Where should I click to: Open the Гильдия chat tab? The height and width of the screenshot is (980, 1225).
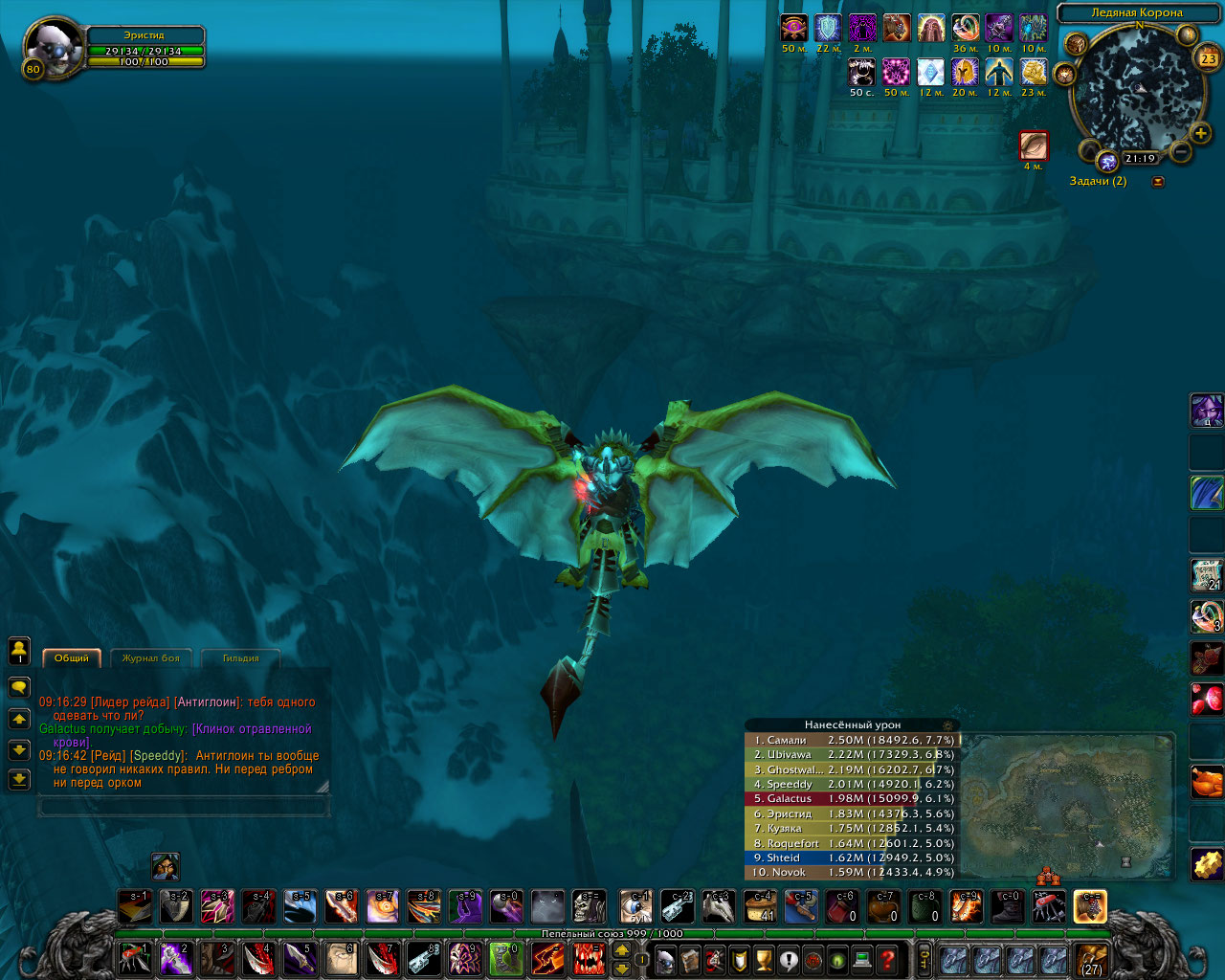coord(240,657)
